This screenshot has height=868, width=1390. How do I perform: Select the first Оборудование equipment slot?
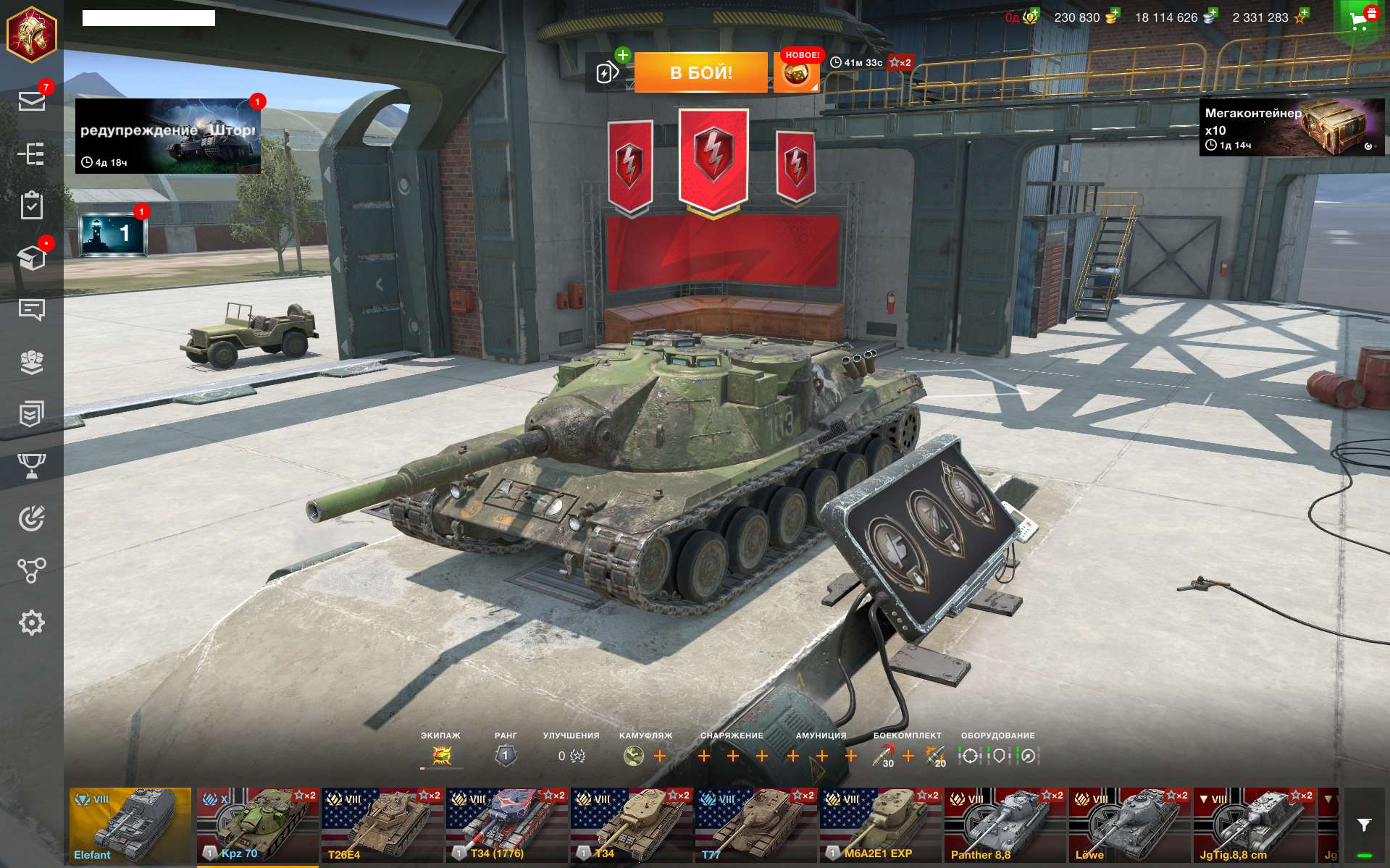pos(971,756)
